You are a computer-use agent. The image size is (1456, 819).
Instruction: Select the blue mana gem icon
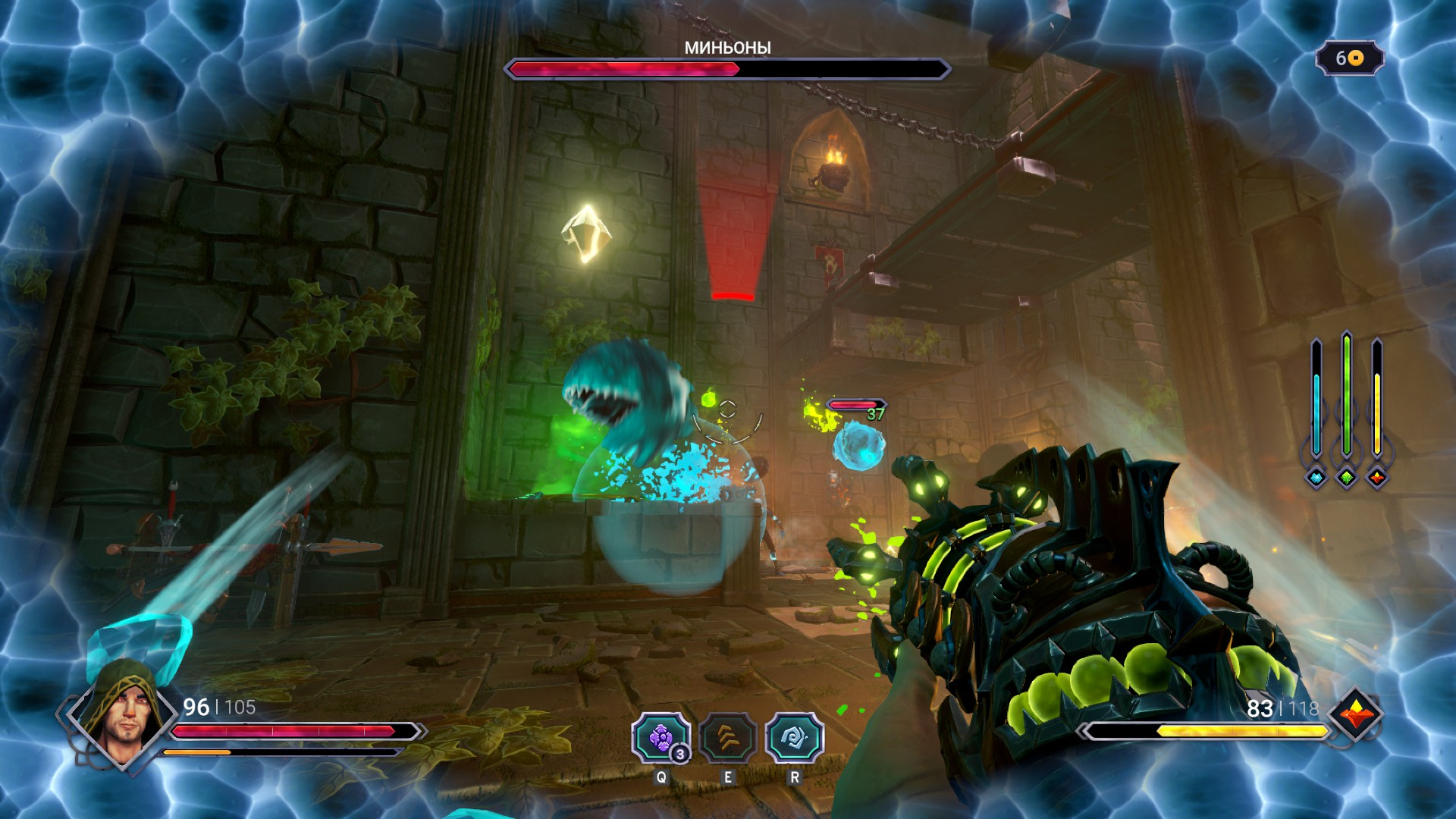click(x=1316, y=477)
